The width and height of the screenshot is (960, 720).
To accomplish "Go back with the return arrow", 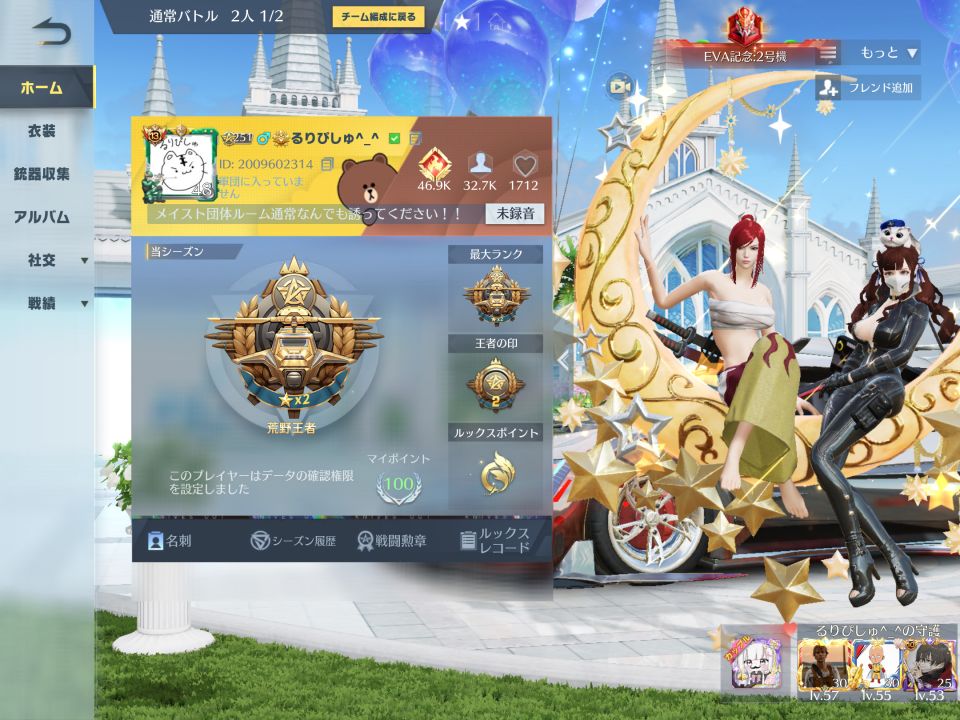I will [50, 33].
